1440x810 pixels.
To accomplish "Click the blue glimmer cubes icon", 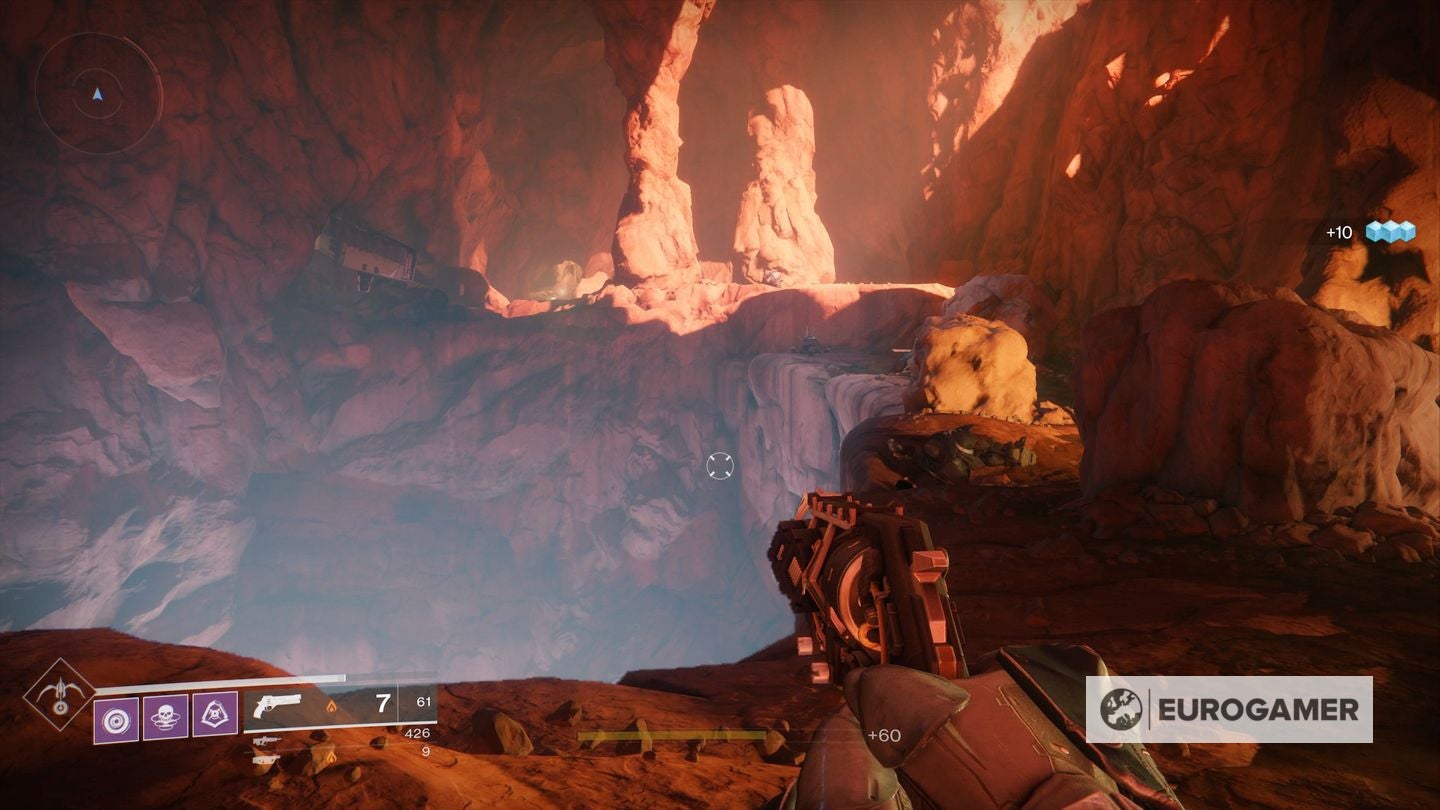I will tap(1391, 232).
